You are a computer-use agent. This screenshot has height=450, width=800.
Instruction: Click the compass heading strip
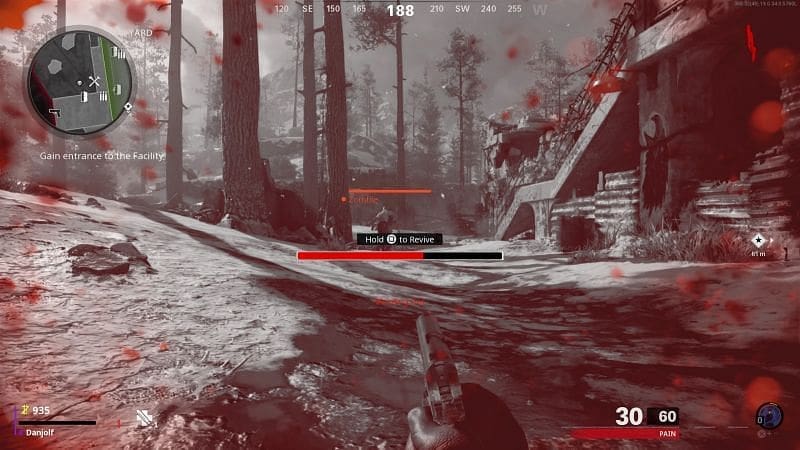point(400,10)
